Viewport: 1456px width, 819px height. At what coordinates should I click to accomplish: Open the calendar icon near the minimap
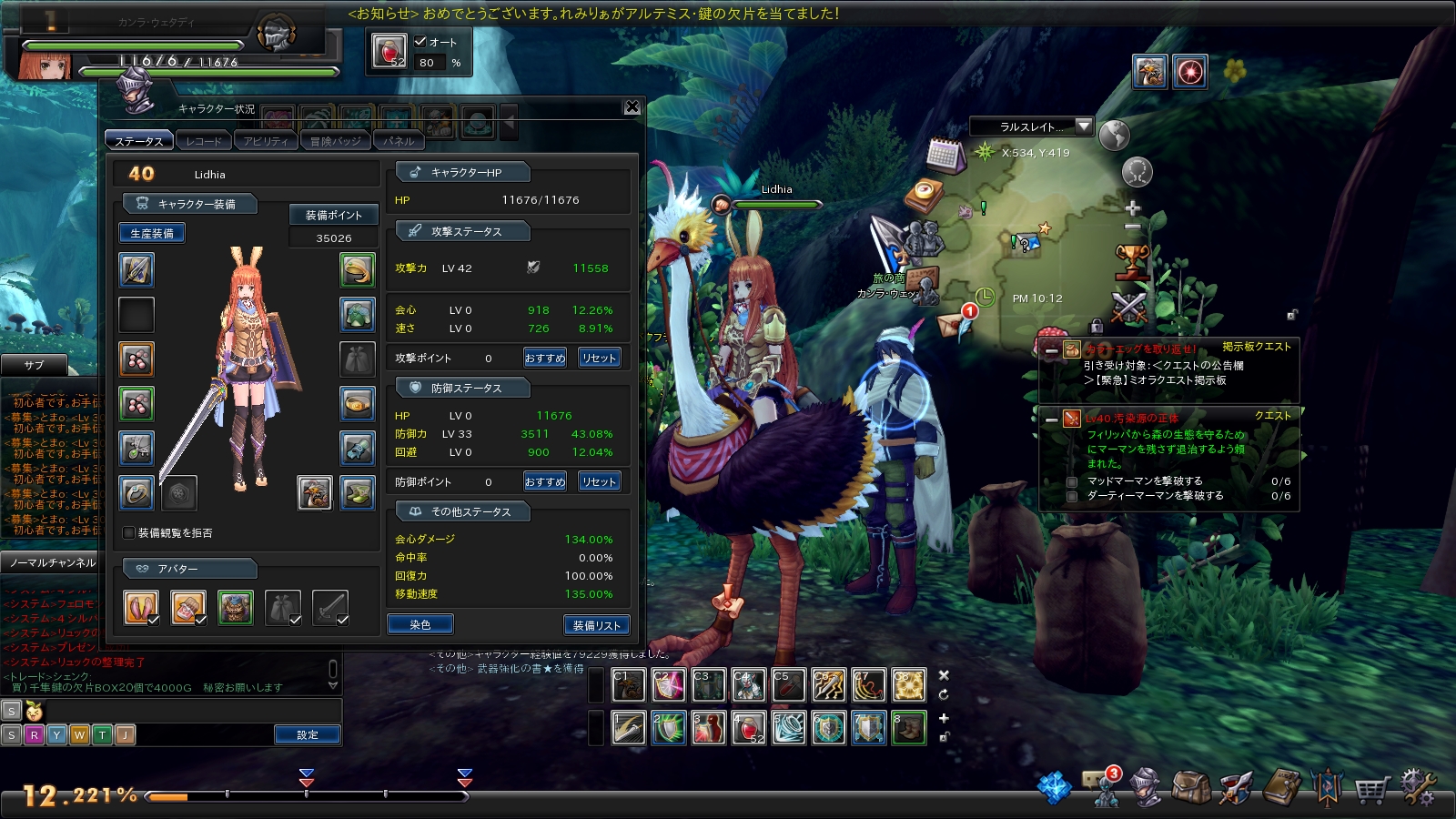click(x=945, y=156)
